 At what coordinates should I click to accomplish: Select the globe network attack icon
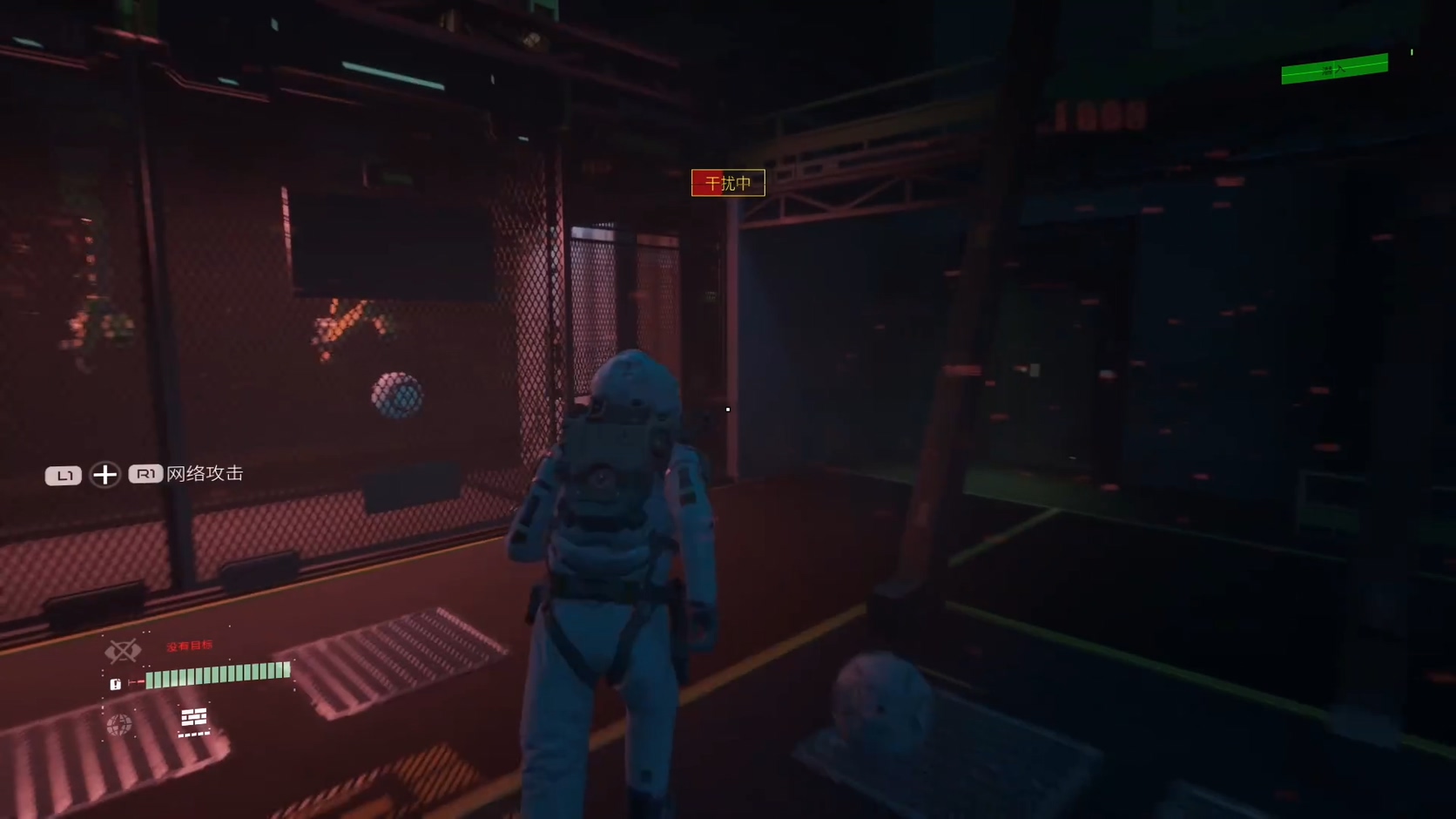(x=119, y=724)
